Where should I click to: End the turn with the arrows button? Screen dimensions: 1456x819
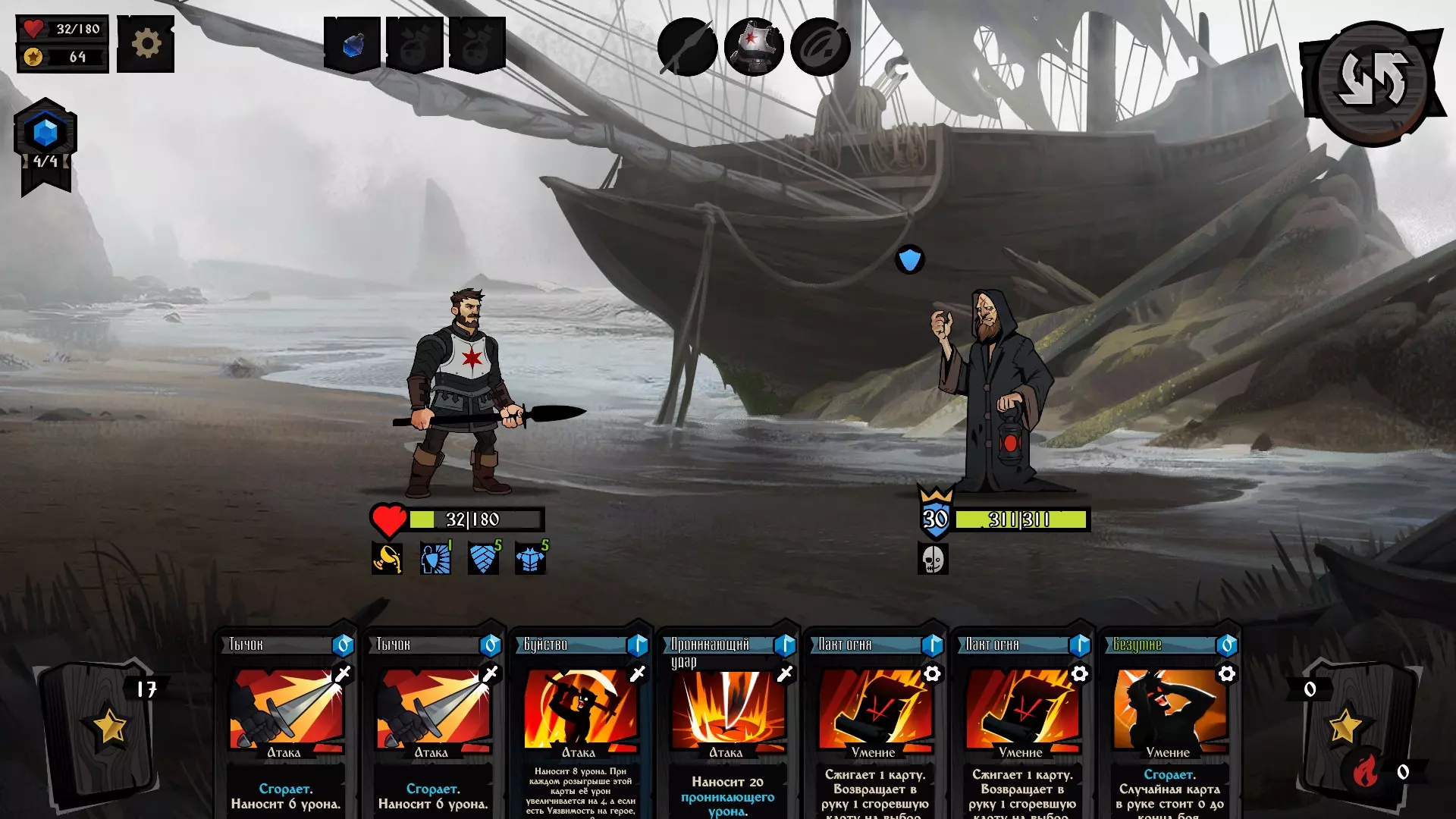(x=1372, y=80)
